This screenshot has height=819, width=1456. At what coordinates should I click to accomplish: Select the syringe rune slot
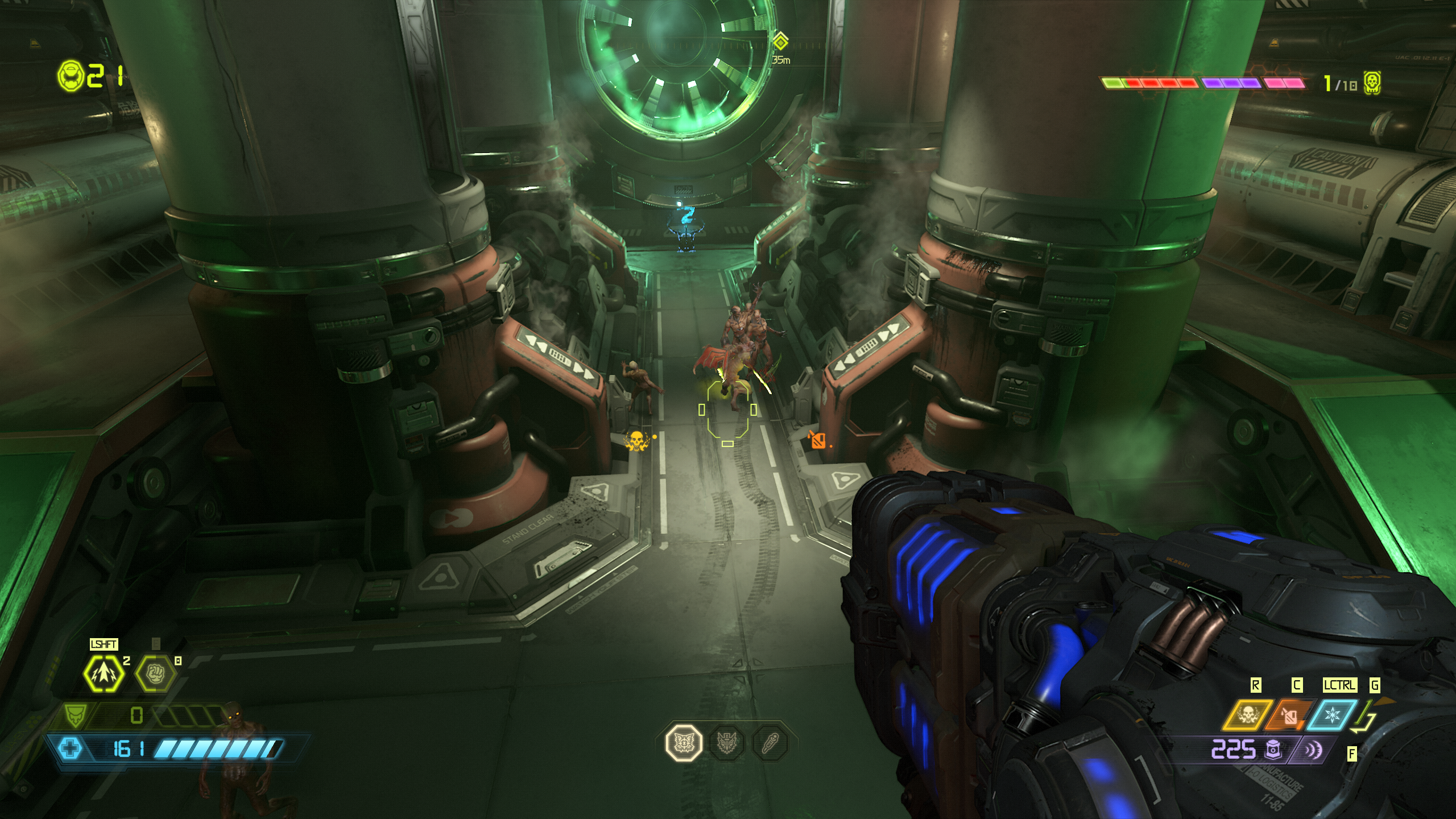(770, 743)
